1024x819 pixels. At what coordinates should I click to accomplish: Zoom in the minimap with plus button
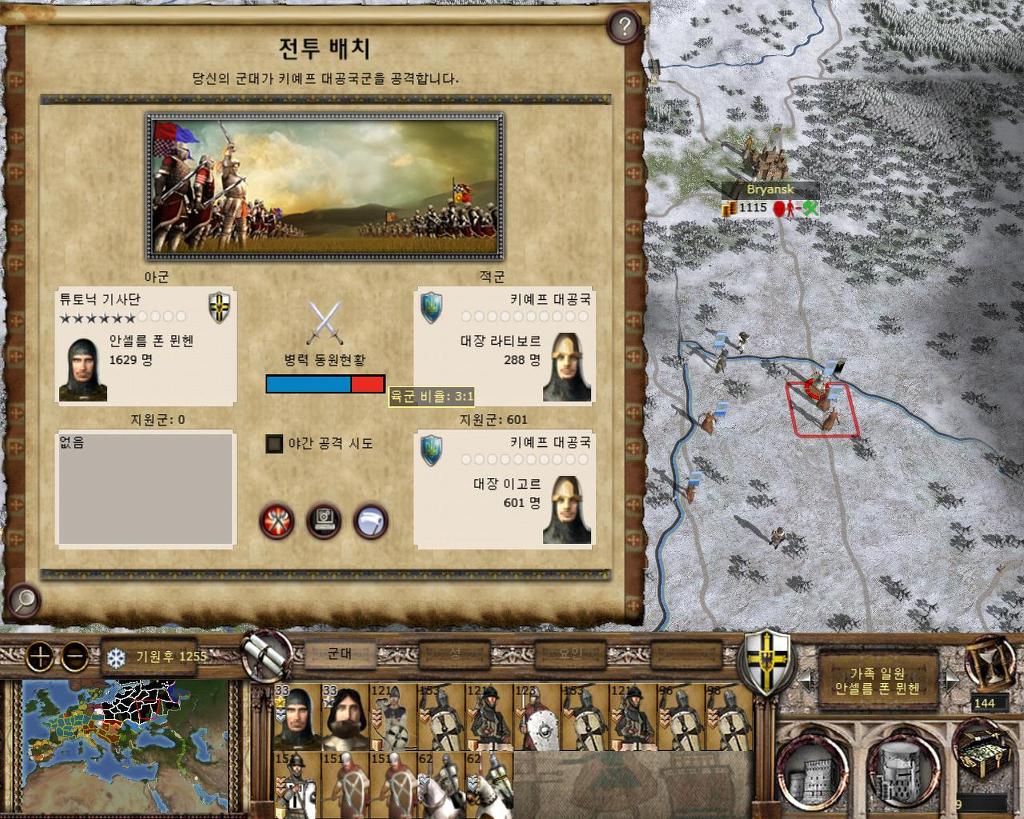click(x=40, y=657)
